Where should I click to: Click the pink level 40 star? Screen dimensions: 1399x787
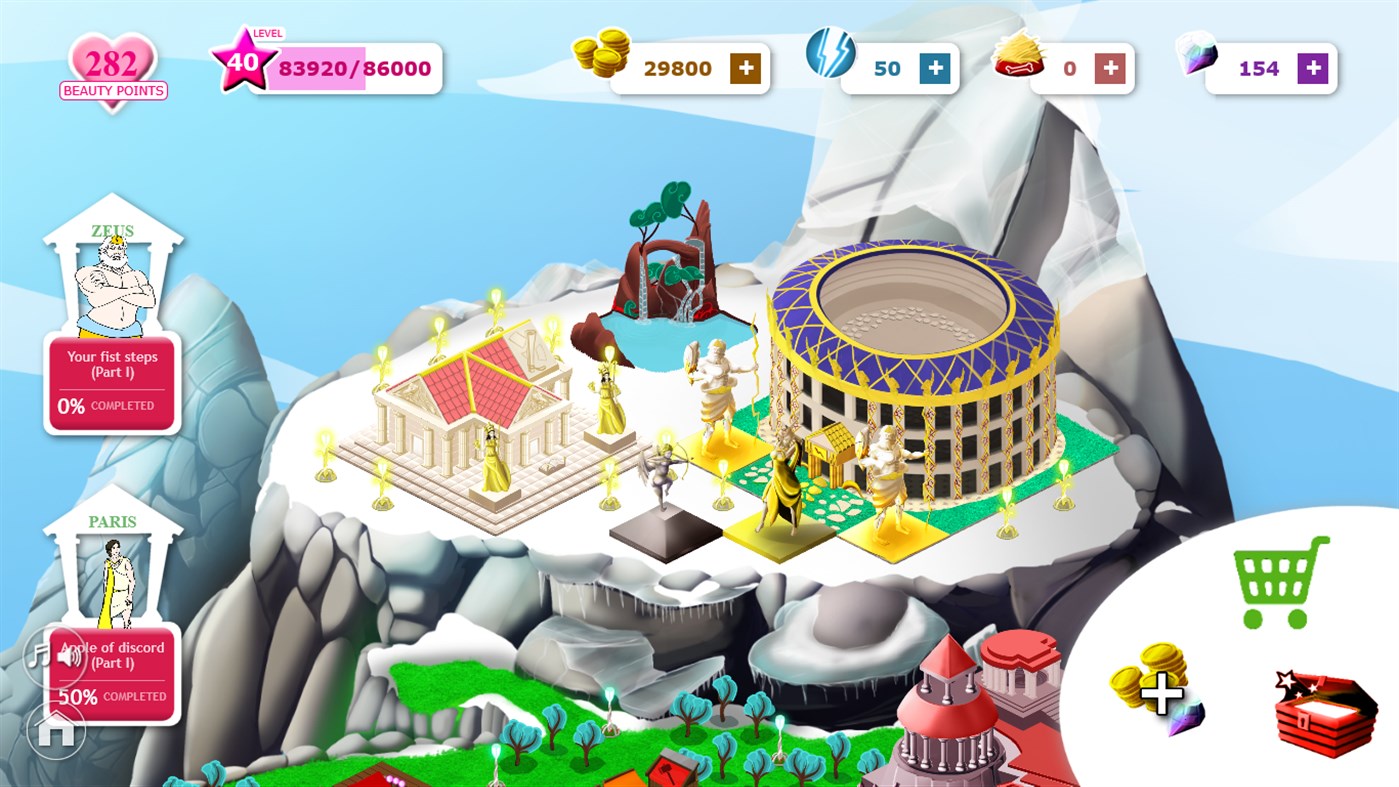[243, 62]
